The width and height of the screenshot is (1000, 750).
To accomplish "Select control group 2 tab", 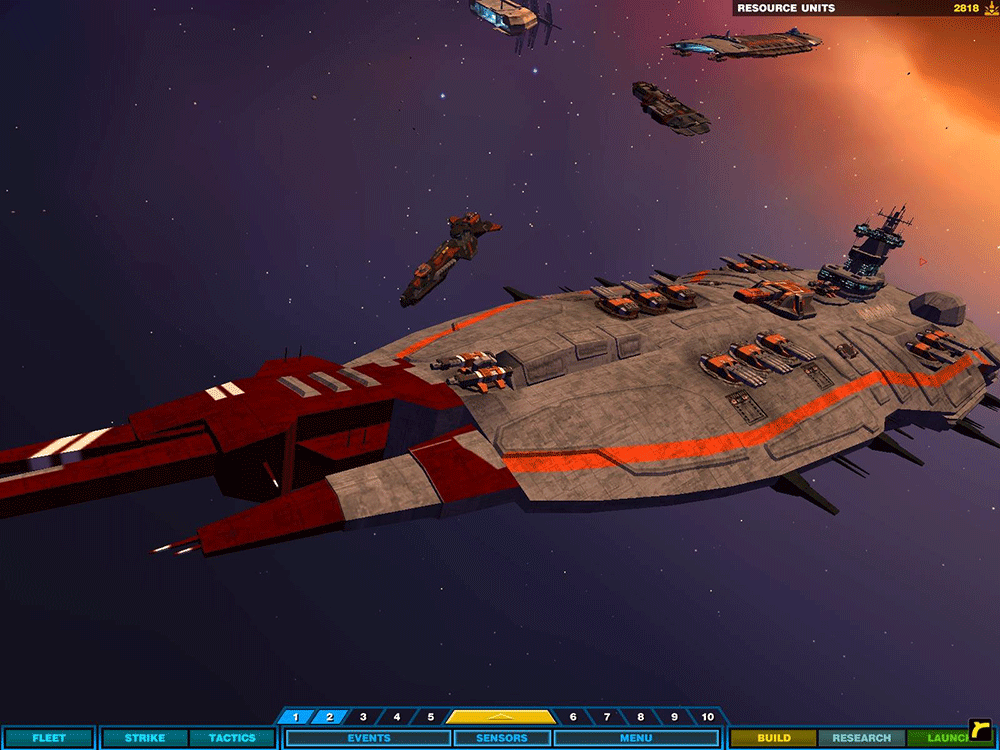I will [x=329, y=717].
